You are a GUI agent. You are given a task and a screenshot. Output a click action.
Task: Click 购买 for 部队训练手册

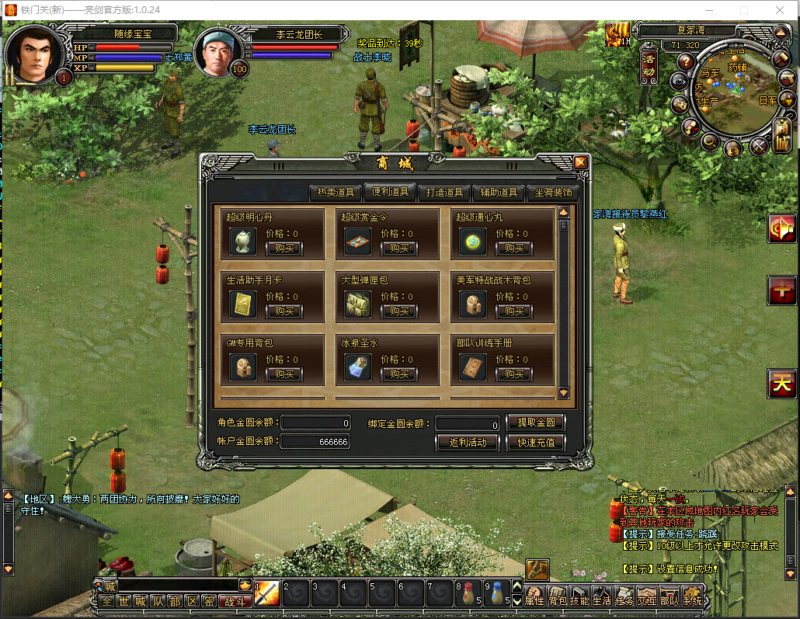pyautogui.click(x=513, y=374)
